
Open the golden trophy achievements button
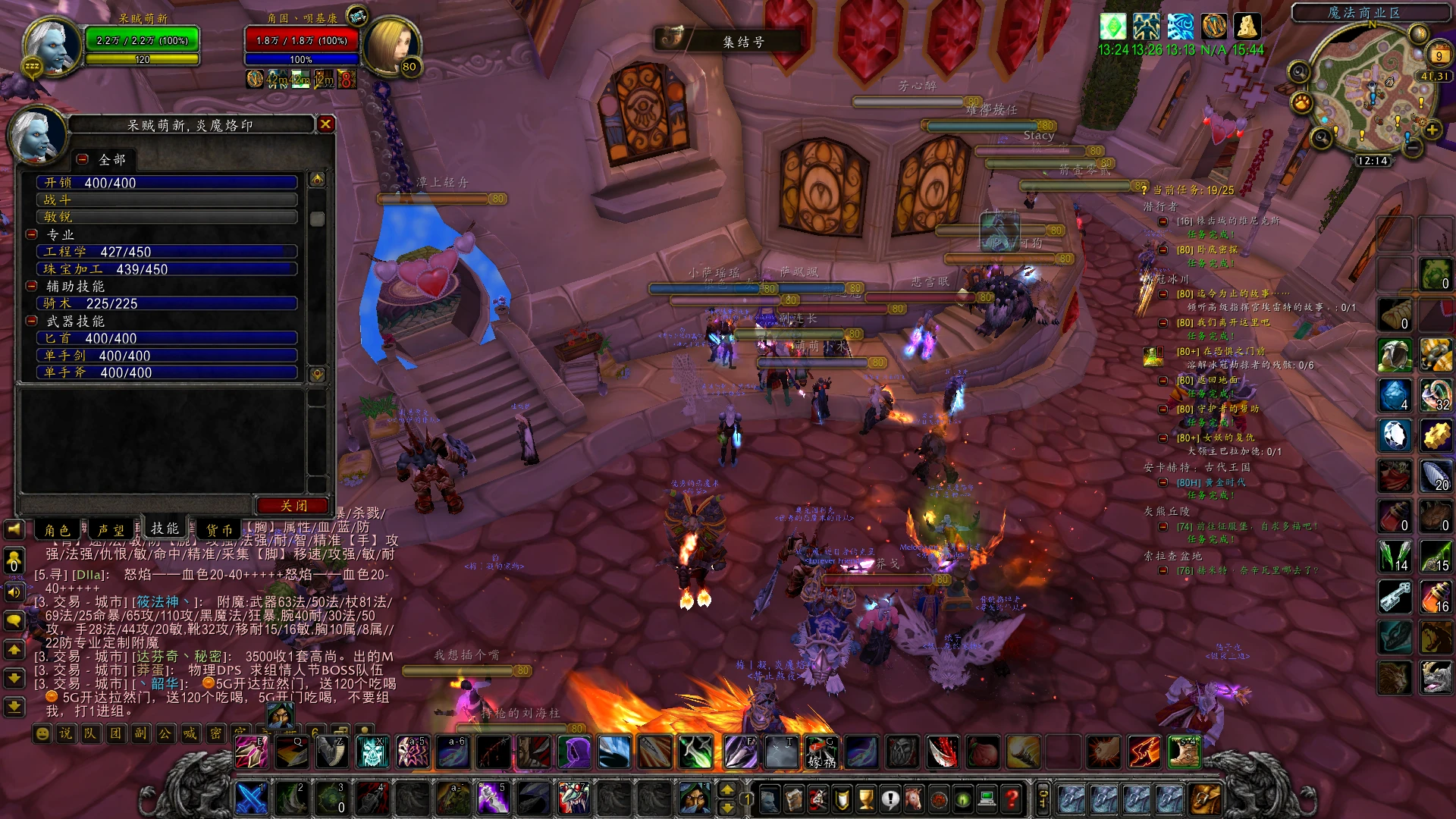point(866,798)
